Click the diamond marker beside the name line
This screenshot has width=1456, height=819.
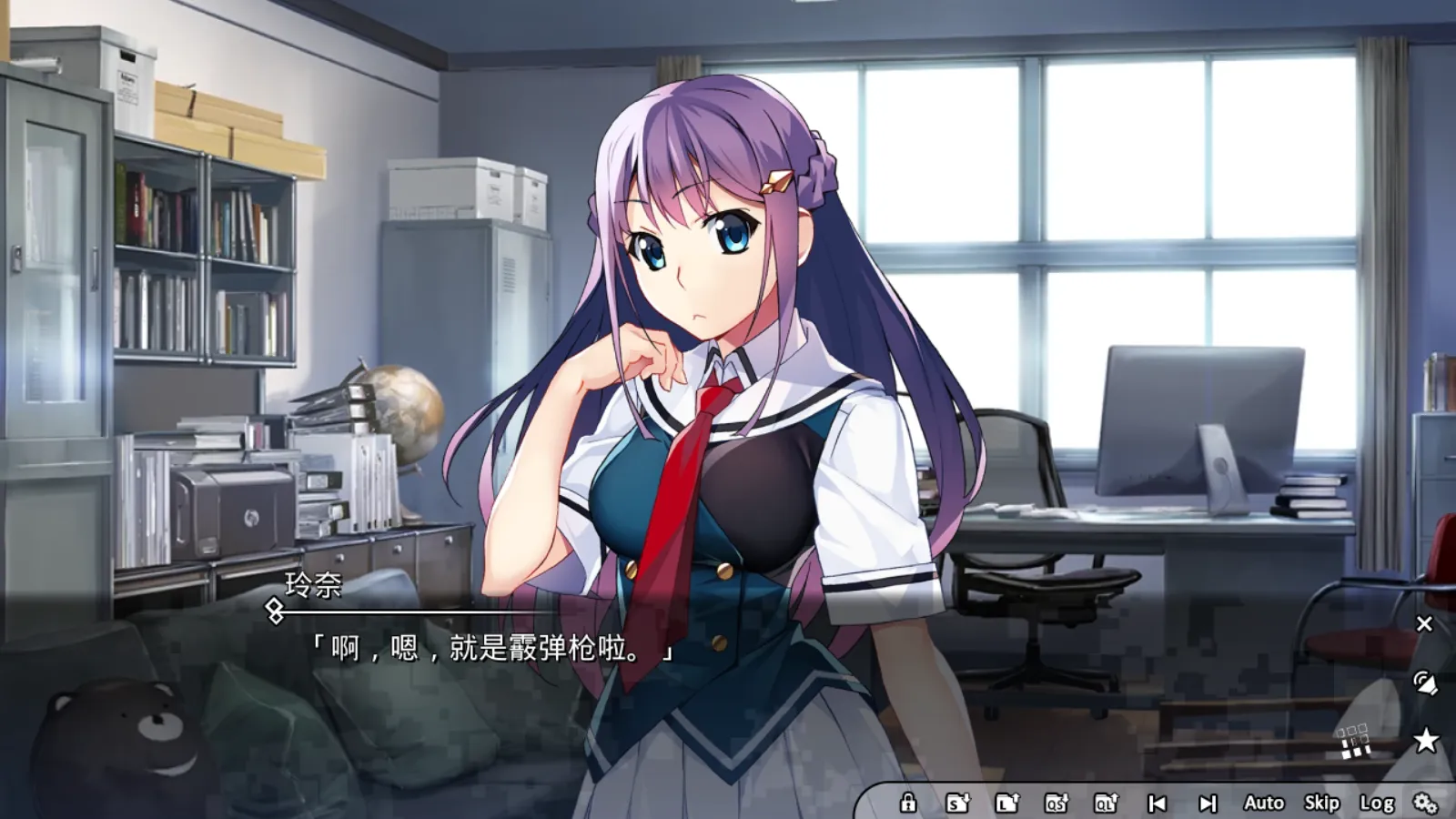click(273, 609)
